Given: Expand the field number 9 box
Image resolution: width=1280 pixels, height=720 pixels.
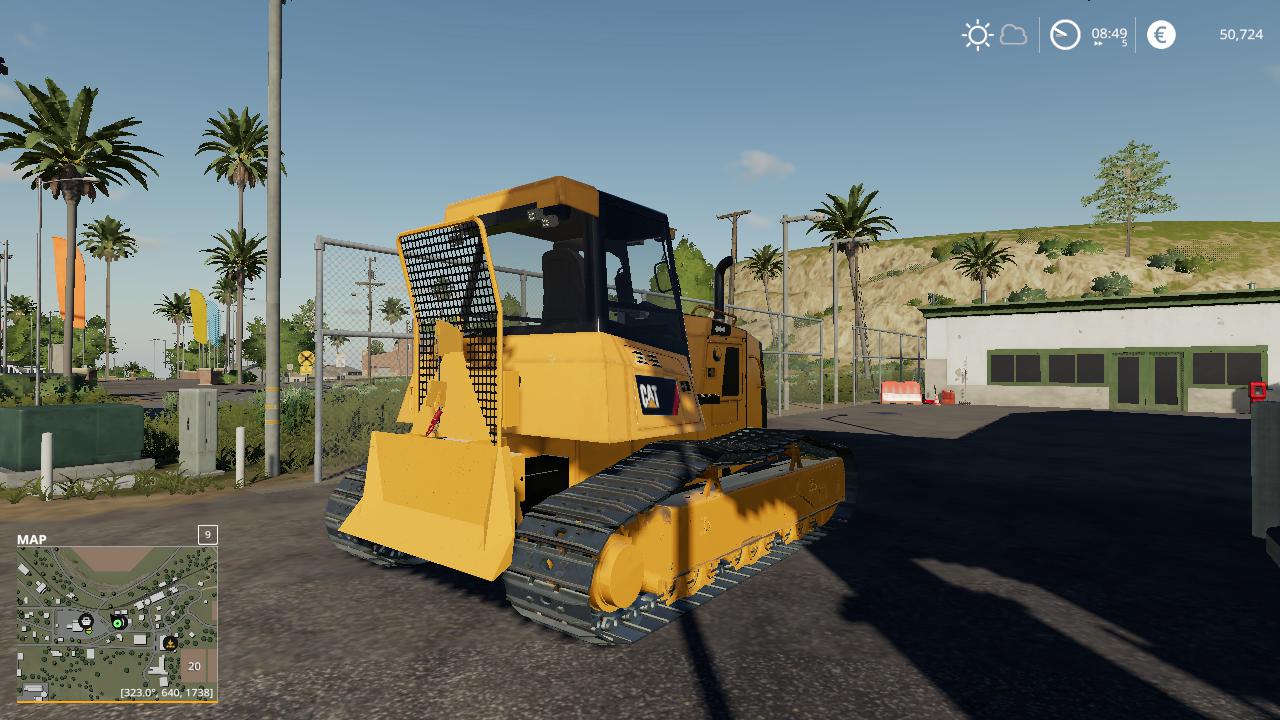Looking at the screenshot, I should [206, 537].
